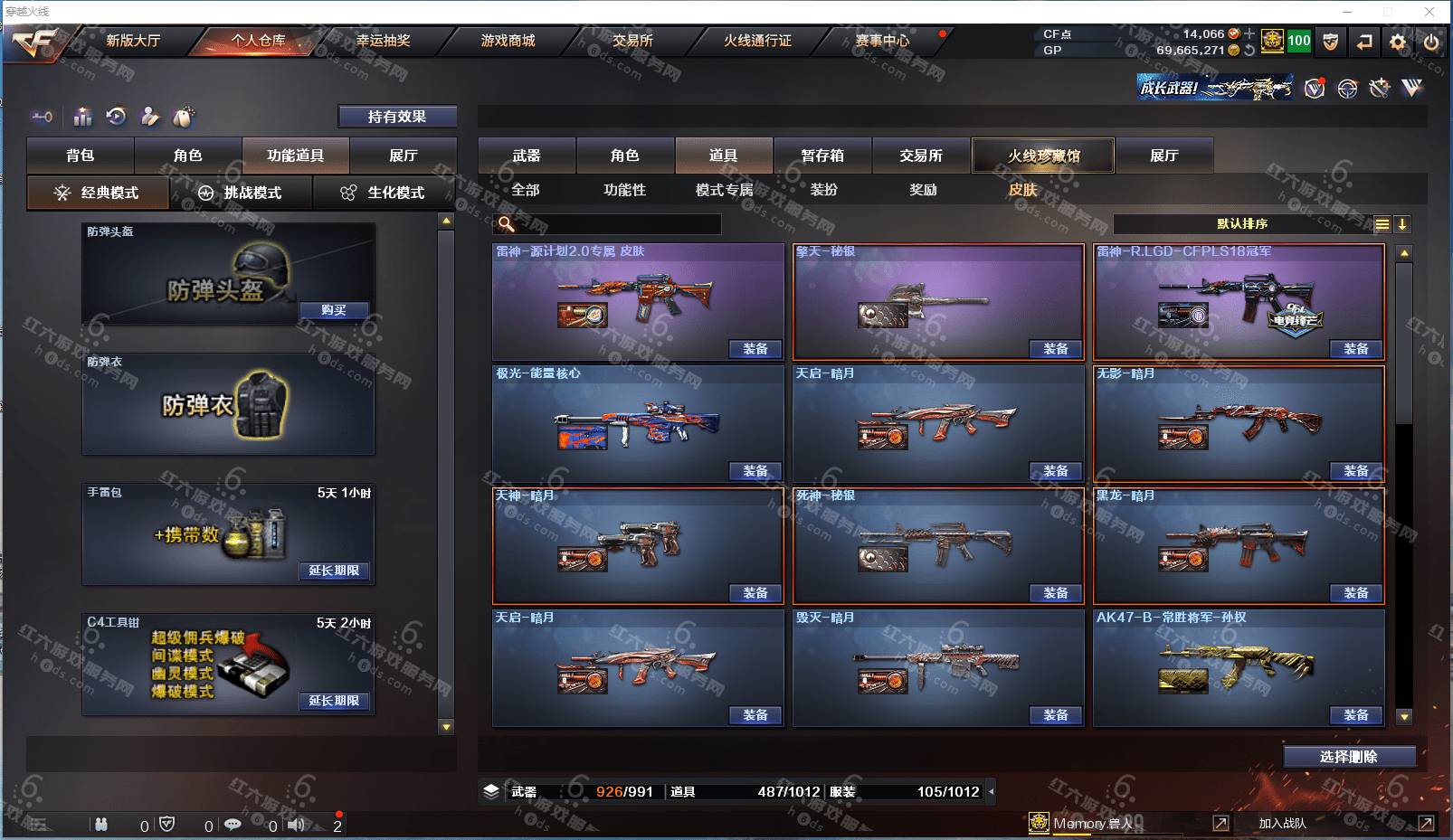The width and height of the screenshot is (1453, 840).
Task: Equip the AK47-B-常胜将军-孙权 skin
Action: (1355, 715)
